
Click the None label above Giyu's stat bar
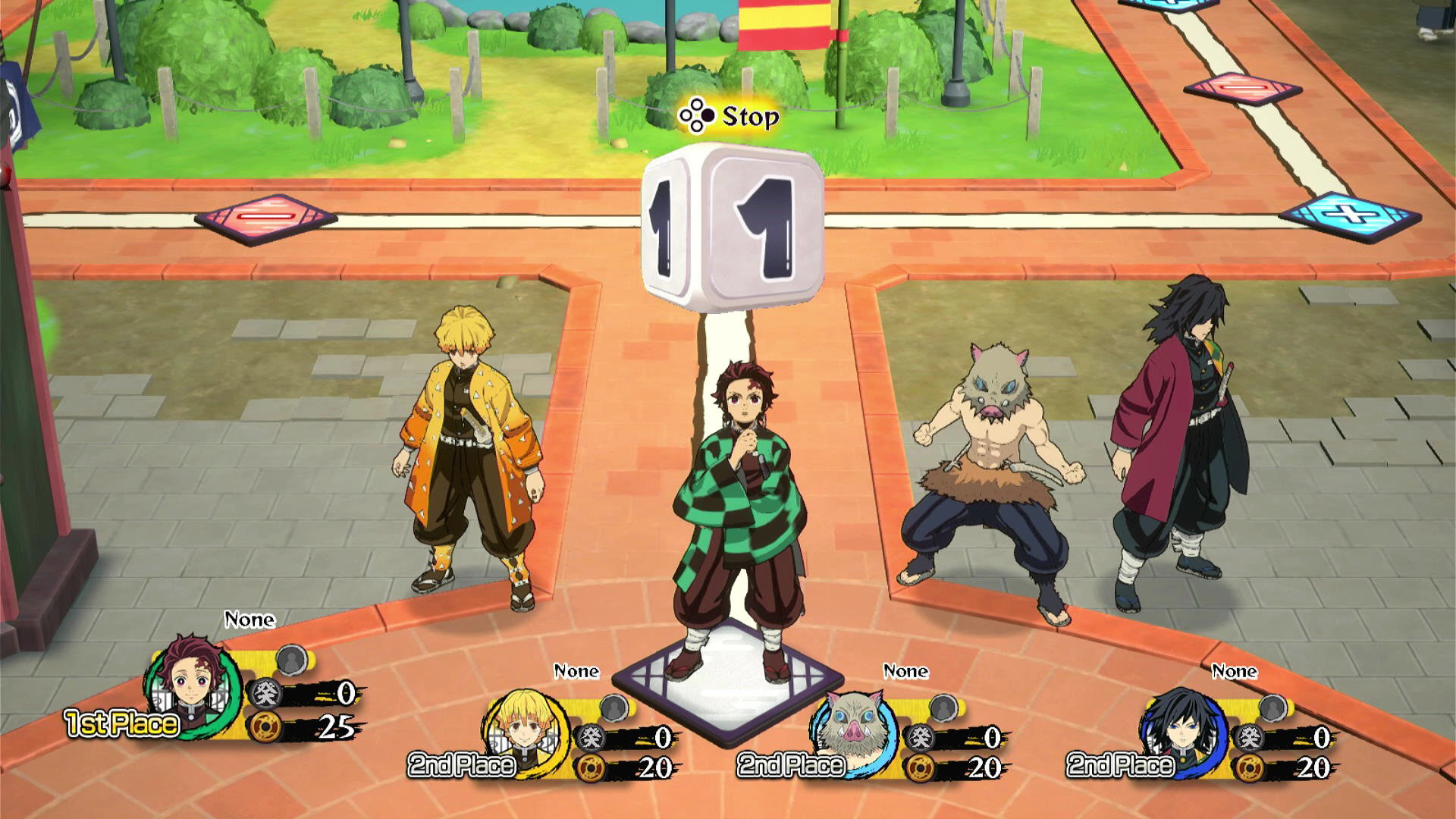click(x=1235, y=671)
